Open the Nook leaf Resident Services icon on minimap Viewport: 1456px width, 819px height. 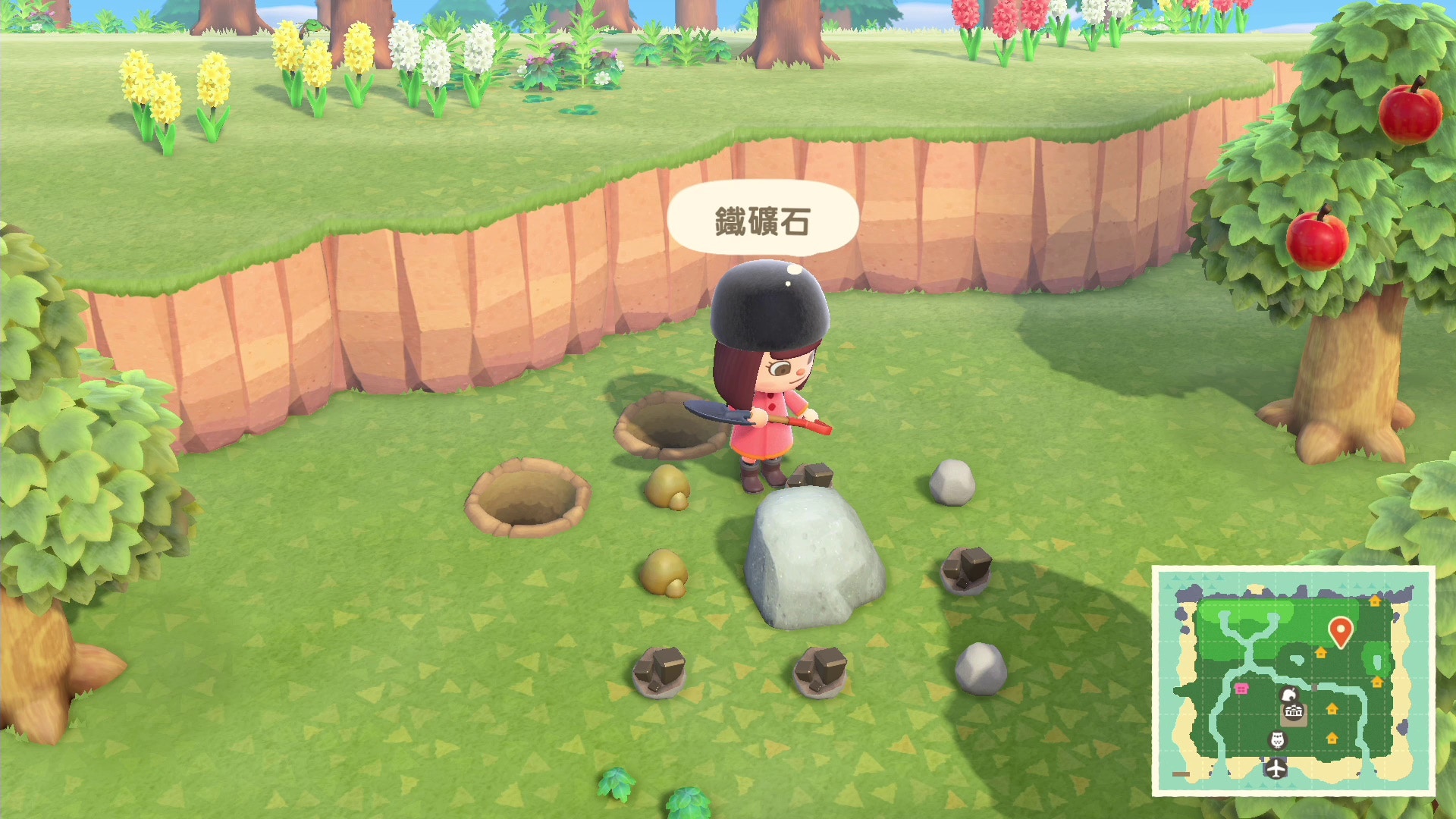click(1290, 695)
